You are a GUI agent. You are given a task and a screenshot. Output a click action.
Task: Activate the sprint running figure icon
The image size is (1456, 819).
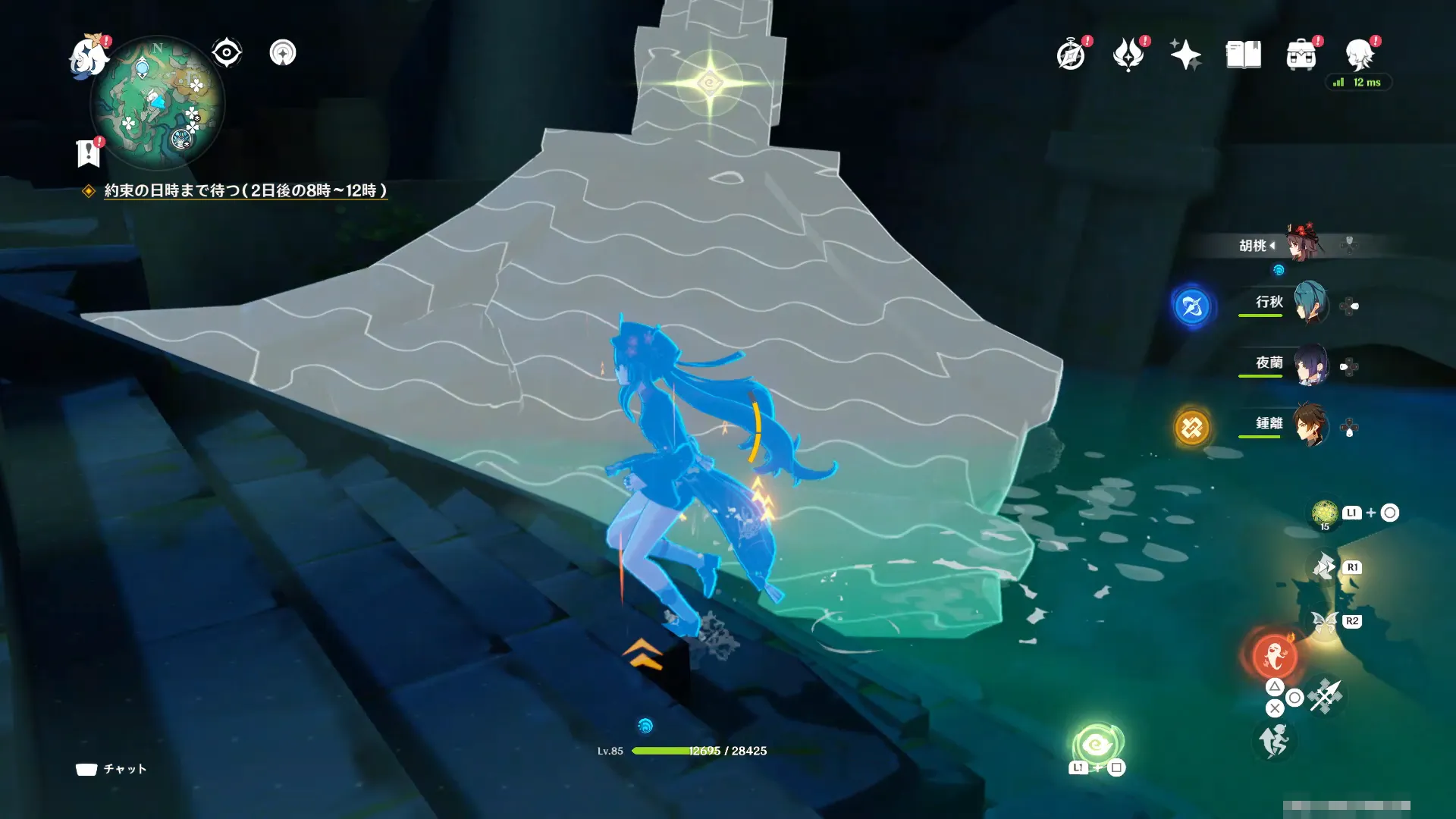(1273, 741)
